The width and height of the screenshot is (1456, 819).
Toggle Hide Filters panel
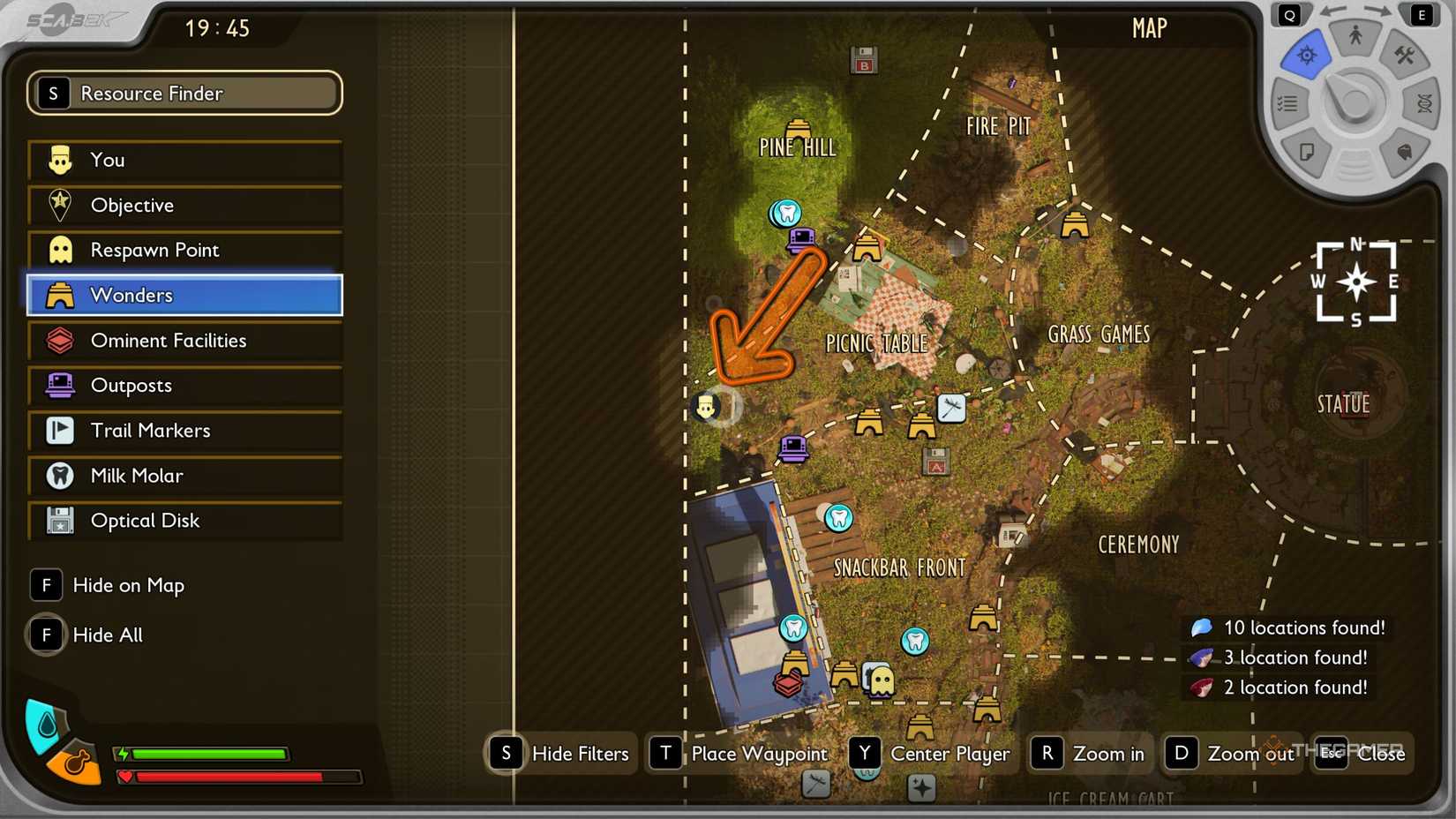[559, 754]
